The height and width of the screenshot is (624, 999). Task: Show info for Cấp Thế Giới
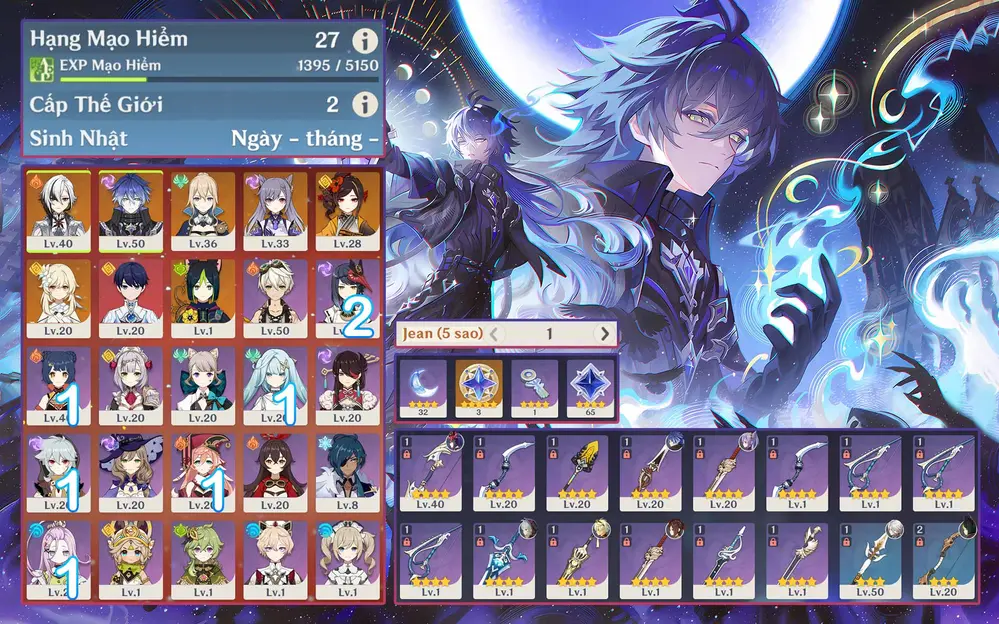pos(367,104)
